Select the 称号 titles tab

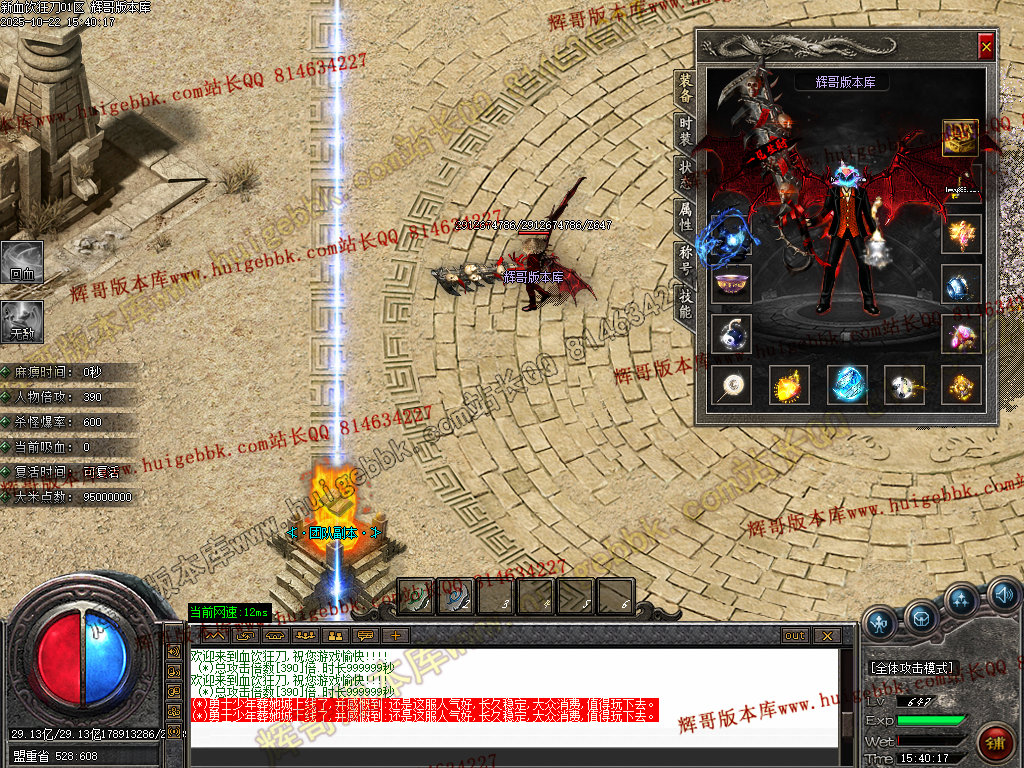point(685,259)
